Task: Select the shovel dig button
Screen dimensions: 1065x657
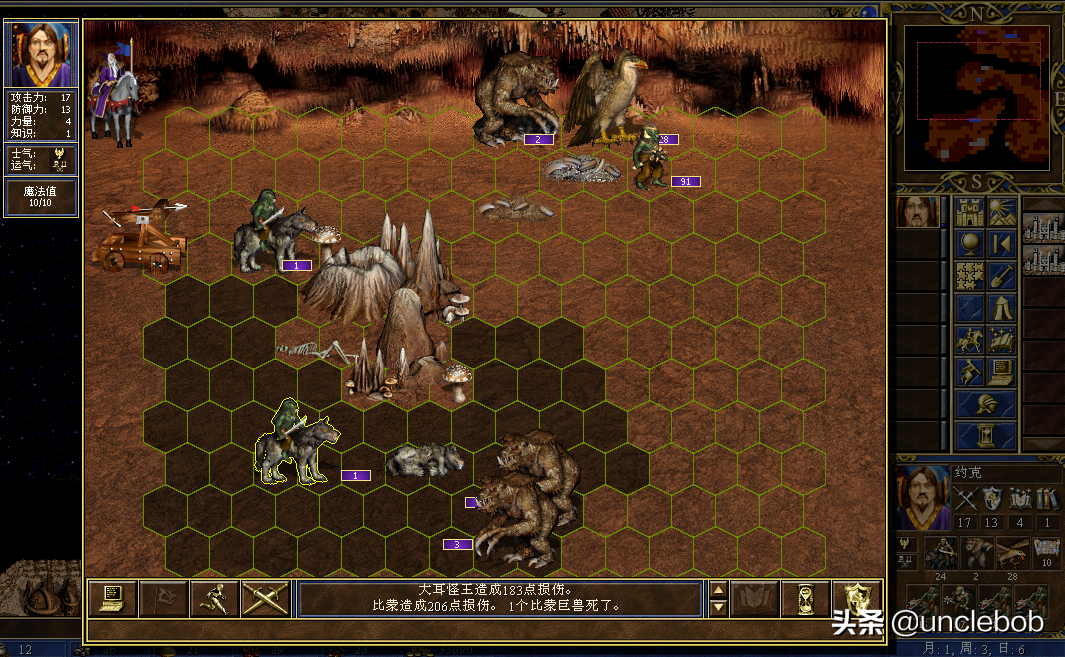Action: click(1002, 276)
